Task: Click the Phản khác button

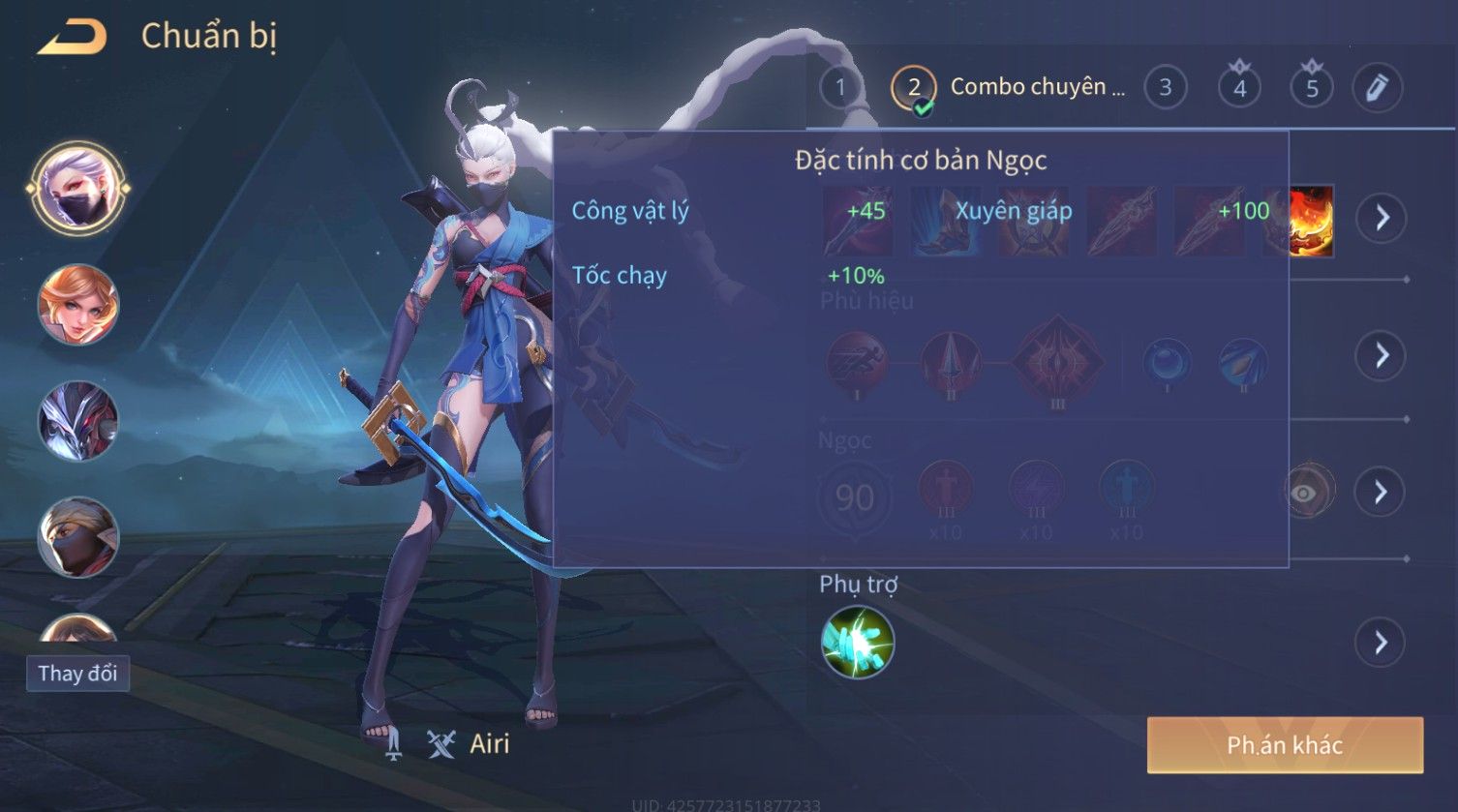Action: pyautogui.click(x=1285, y=745)
